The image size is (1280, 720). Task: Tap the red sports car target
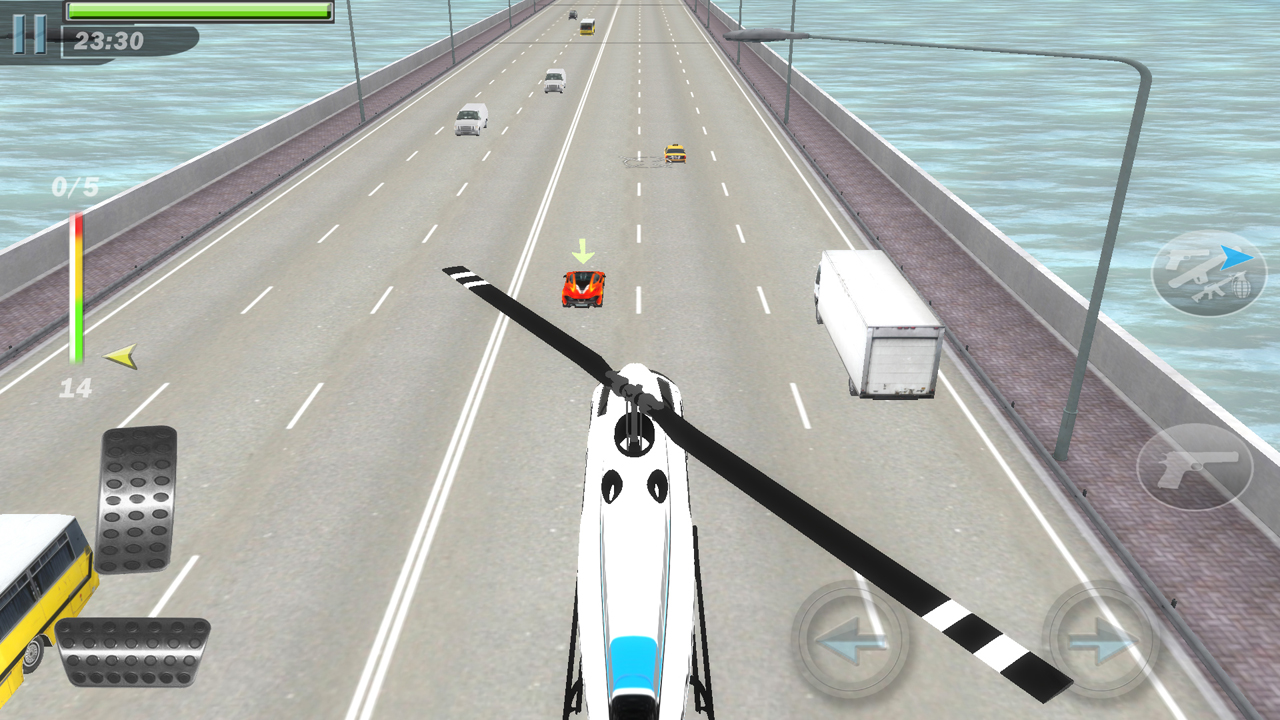[583, 288]
